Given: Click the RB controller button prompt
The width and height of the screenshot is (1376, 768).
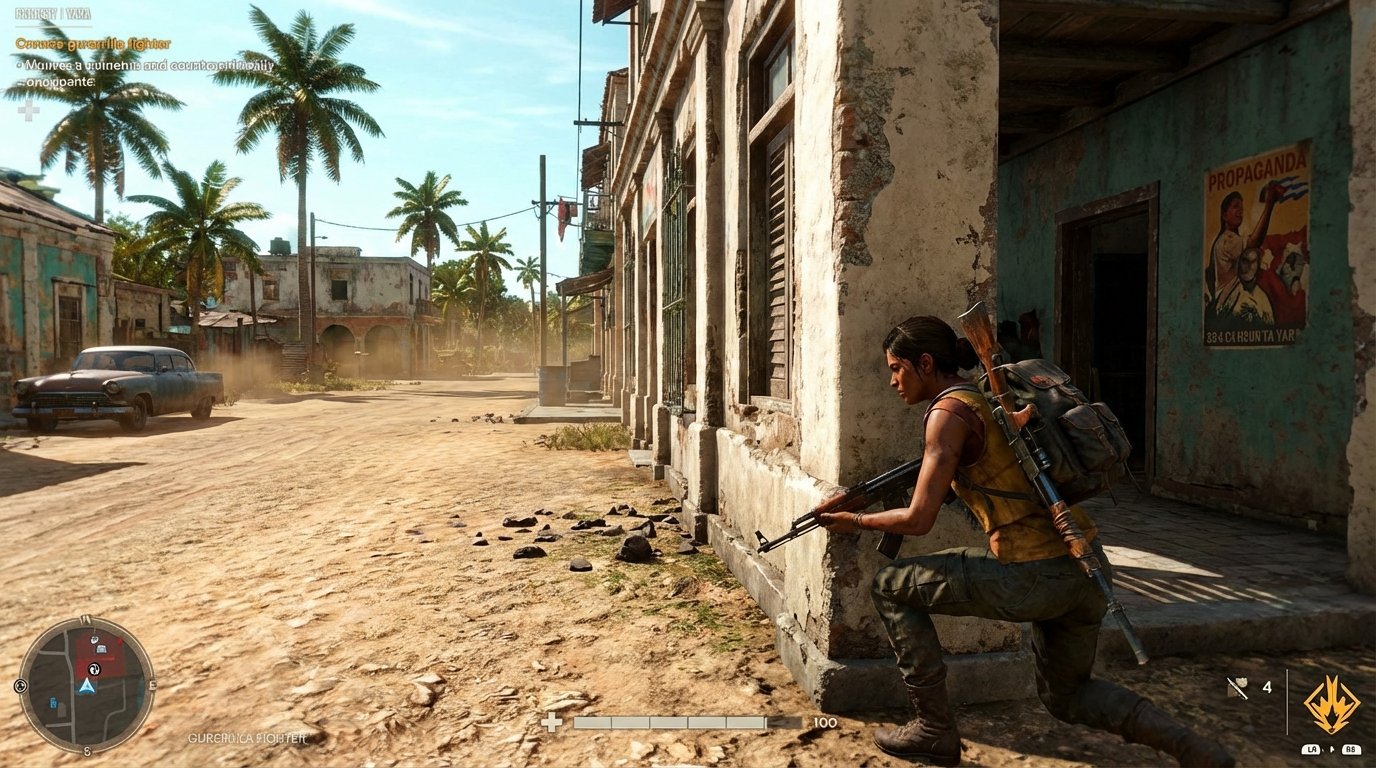Looking at the screenshot, I should click(x=1352, y=749).
